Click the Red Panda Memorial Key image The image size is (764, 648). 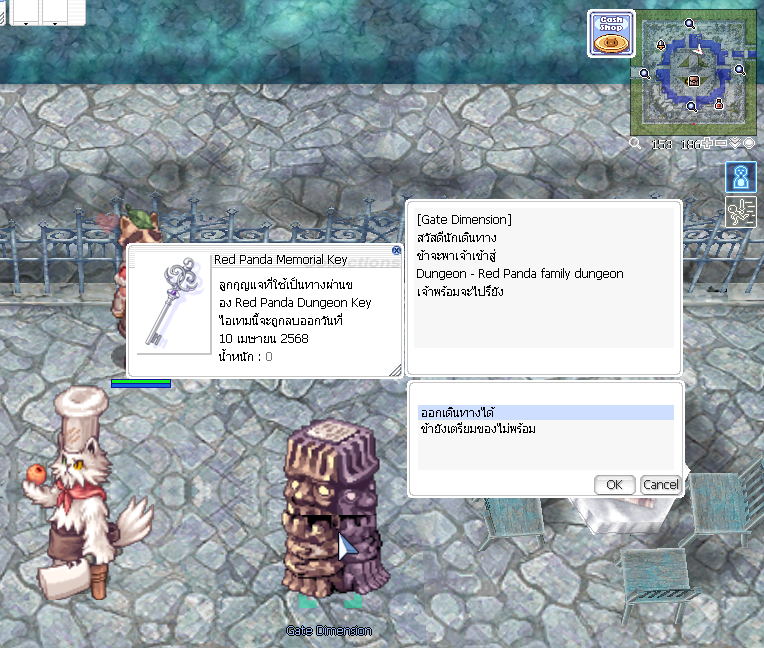[x=169, y=303]
